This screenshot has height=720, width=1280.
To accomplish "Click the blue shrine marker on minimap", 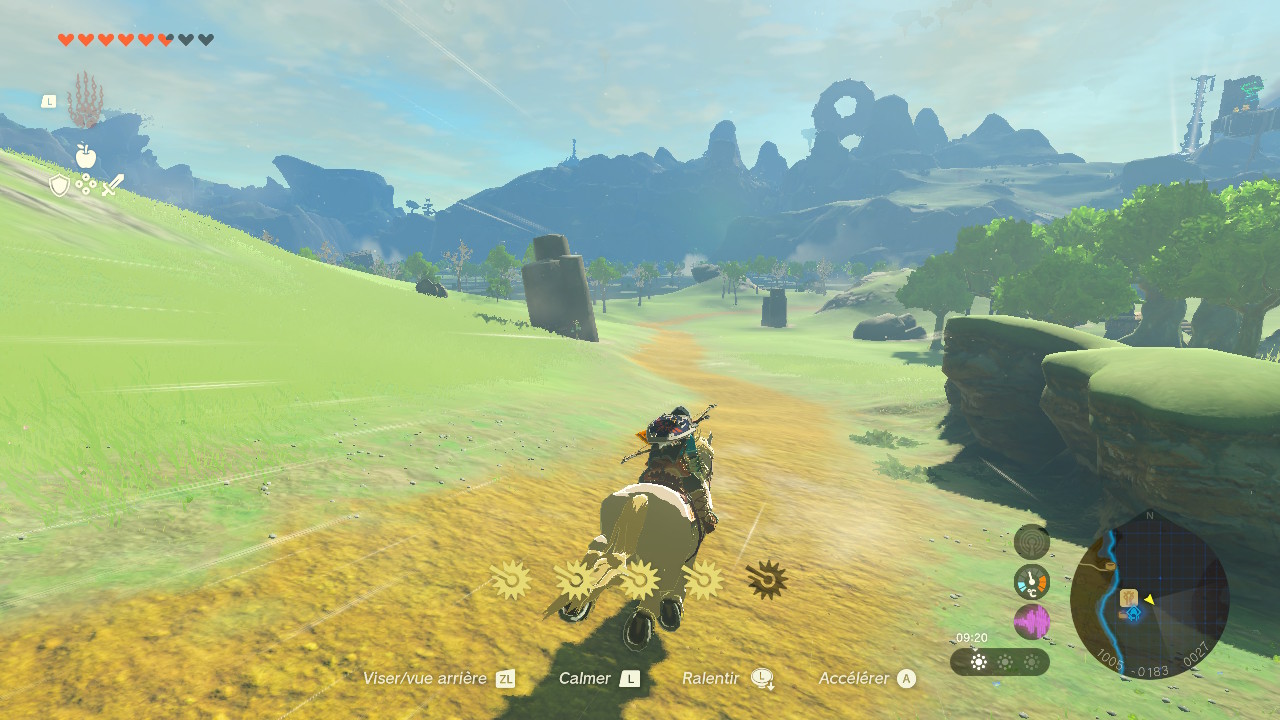I will point(1134,614).
